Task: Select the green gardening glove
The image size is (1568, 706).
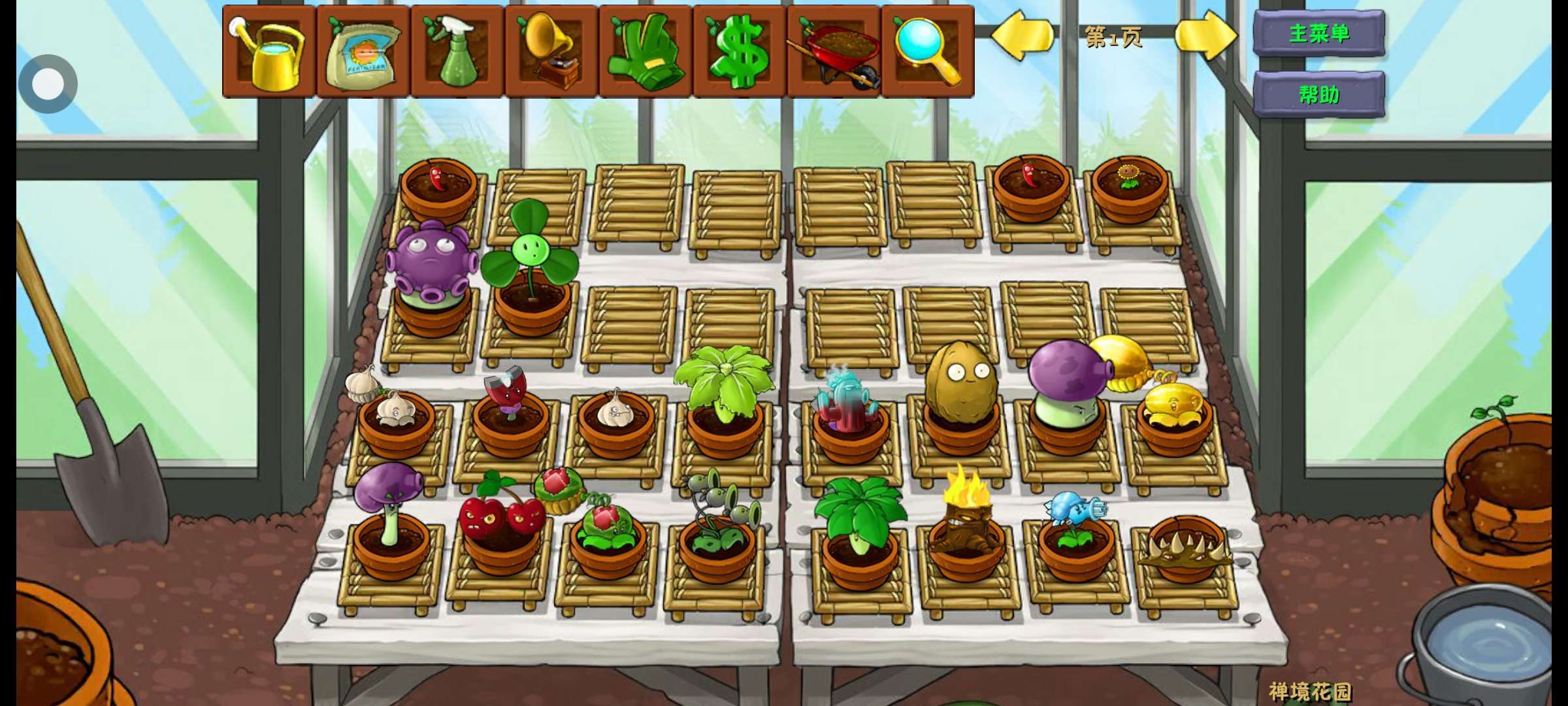Action: pyautogui.click(x=645, y=52)
